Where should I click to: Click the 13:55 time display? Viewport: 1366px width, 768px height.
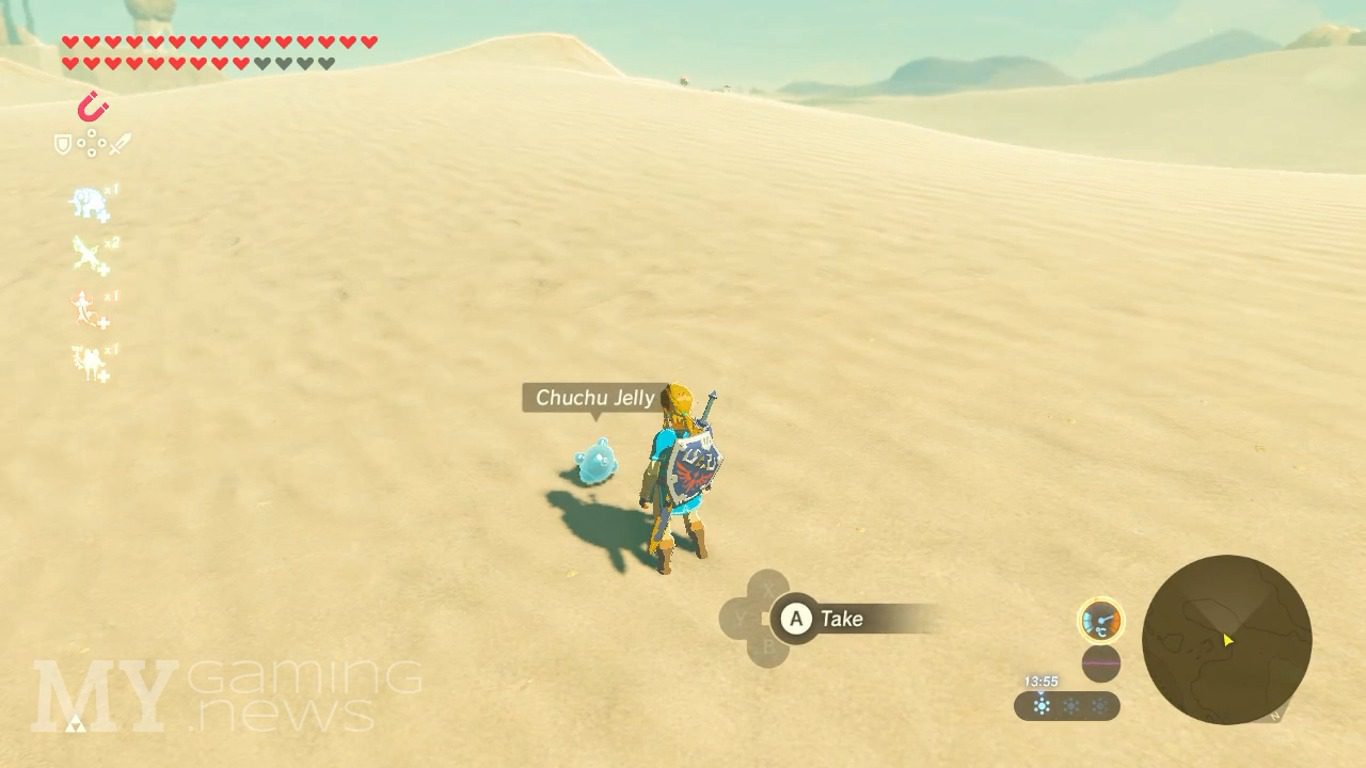(1040, 680)
